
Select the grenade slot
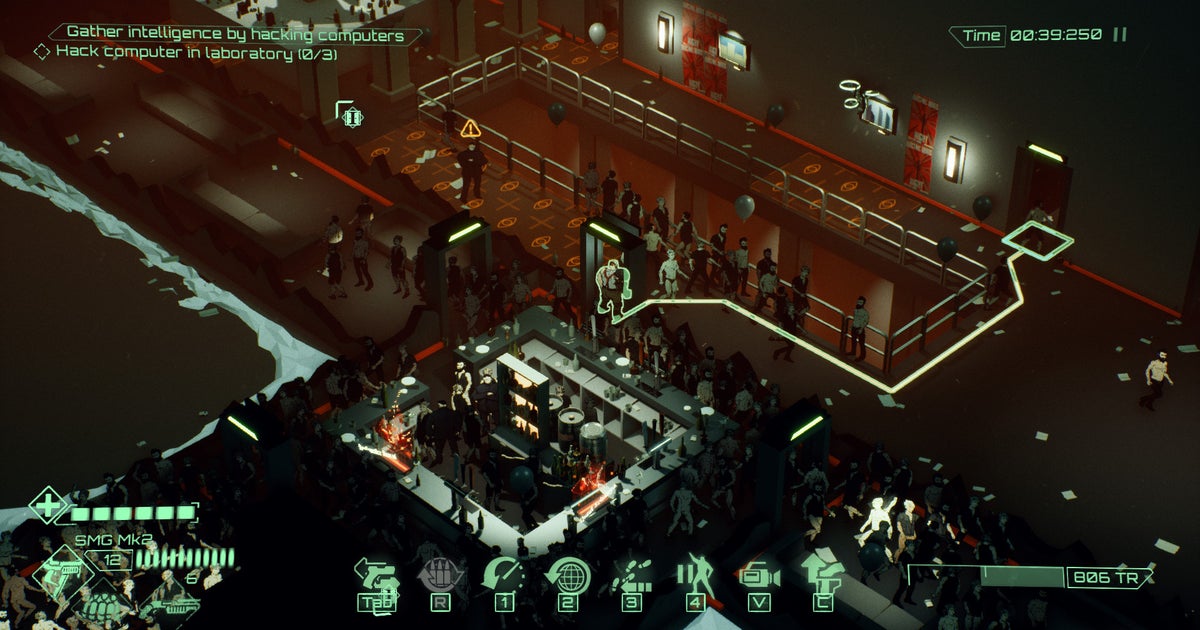(x=101, y=604)
